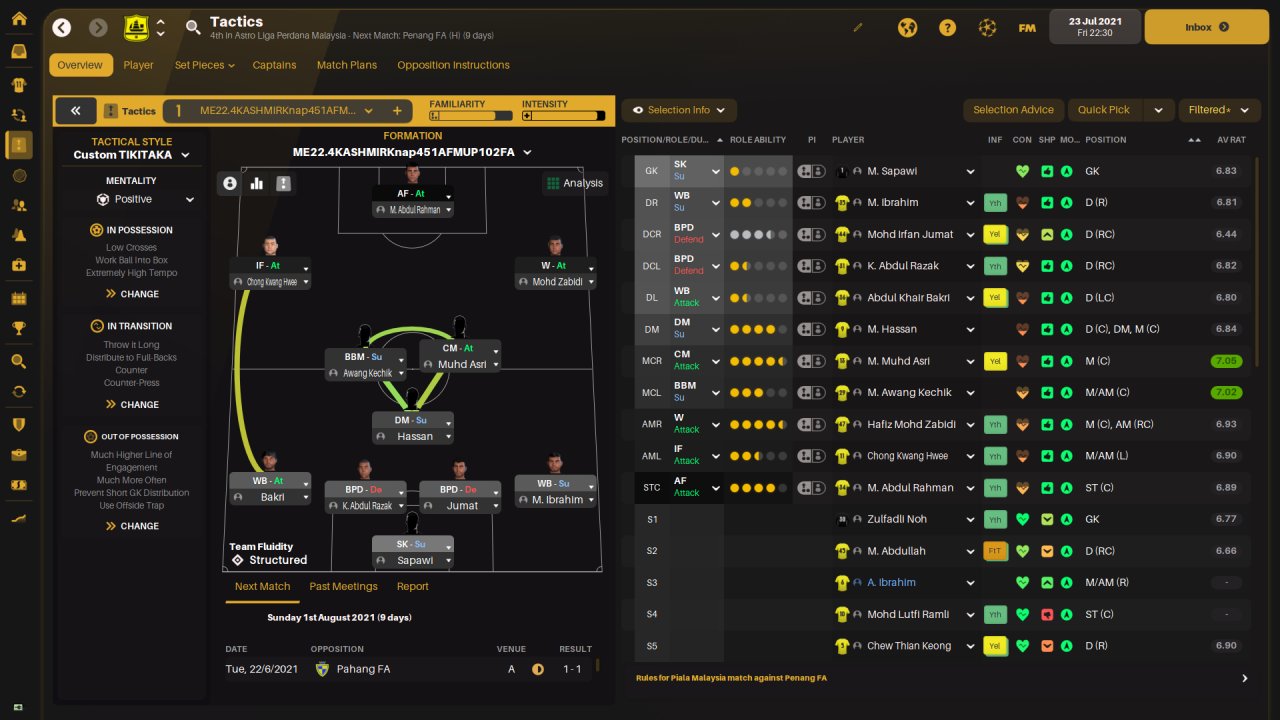
Task: Switch to the Captains tab
Action: point(274,65)
